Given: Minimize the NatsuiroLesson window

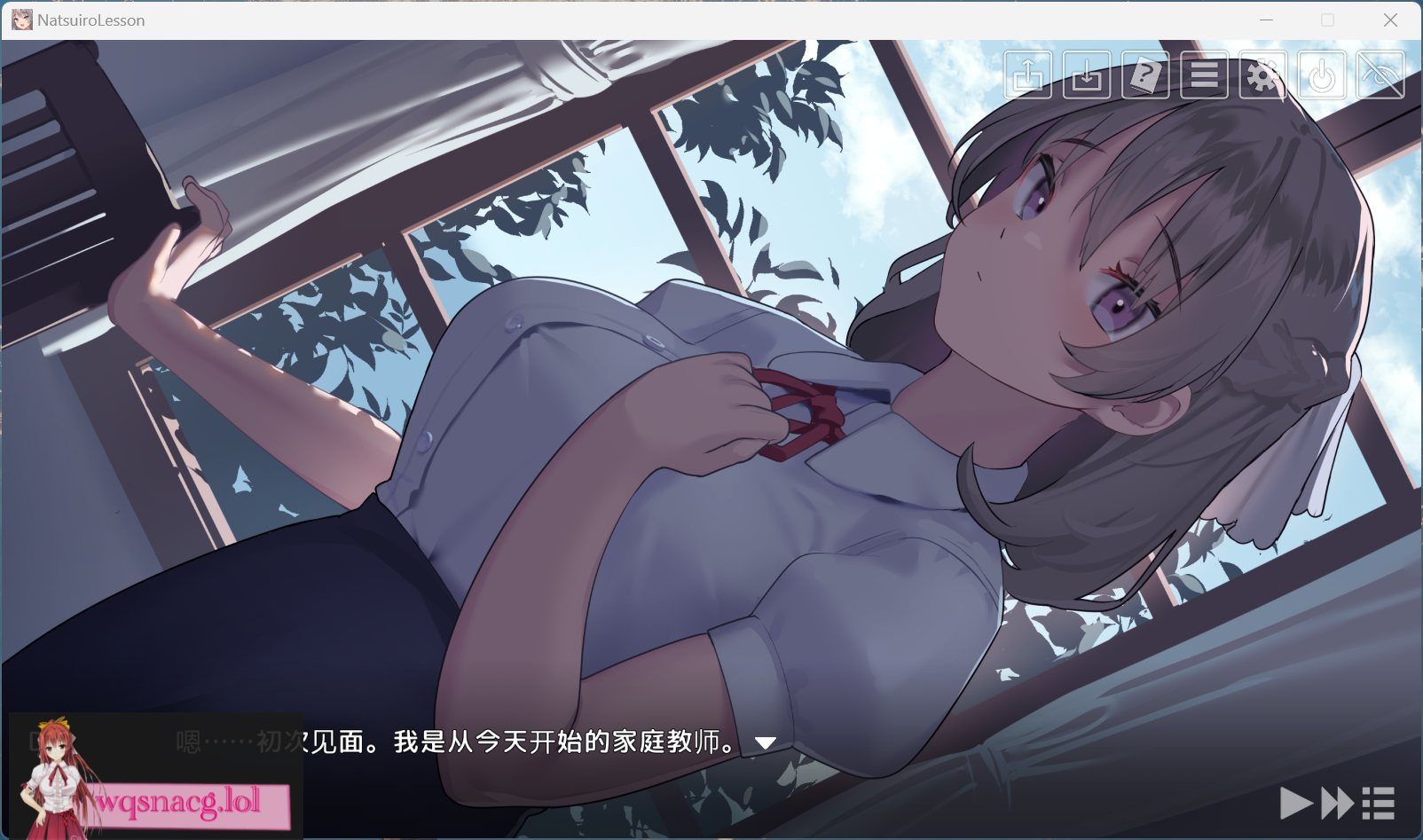Looking at the screenshot, I should pyautogui.click(x=1267, y=20).
